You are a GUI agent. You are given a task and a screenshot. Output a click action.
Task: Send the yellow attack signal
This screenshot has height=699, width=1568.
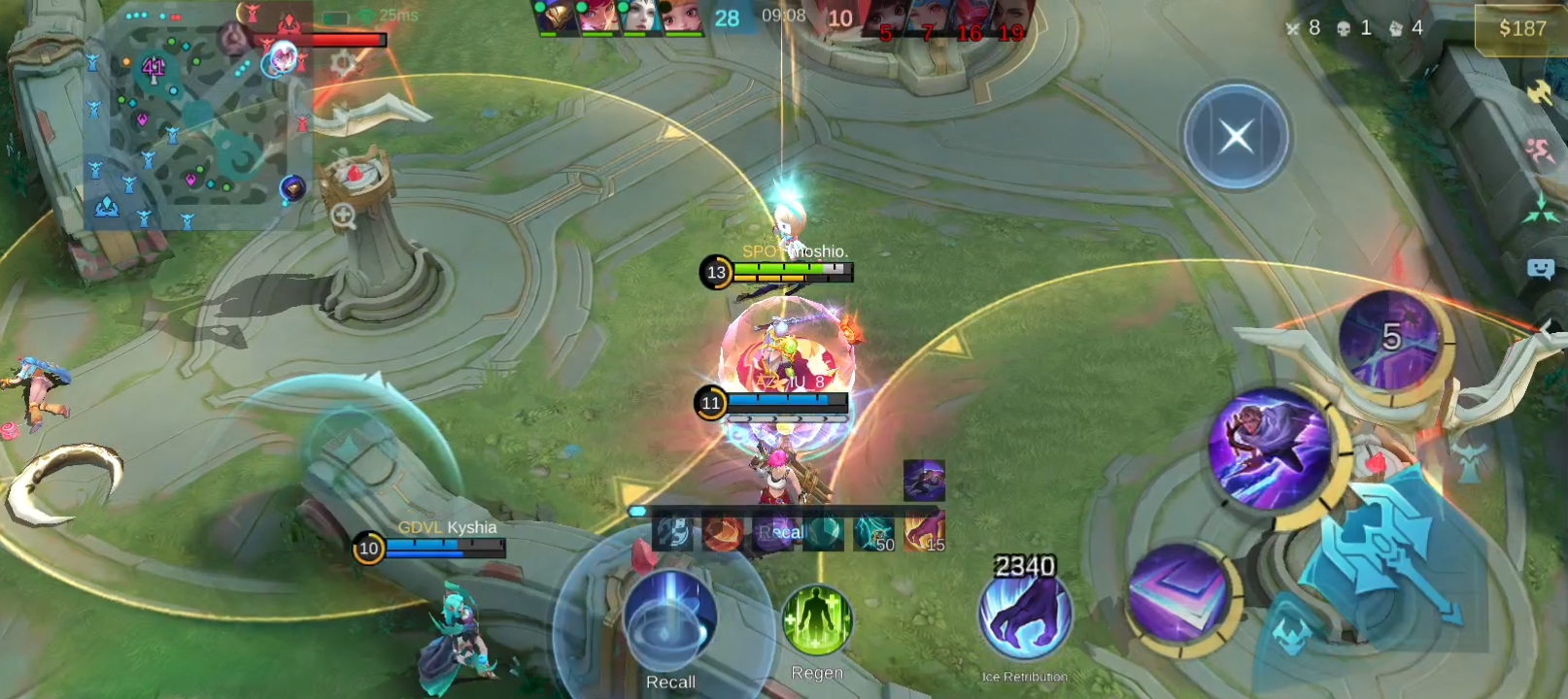1541,92
